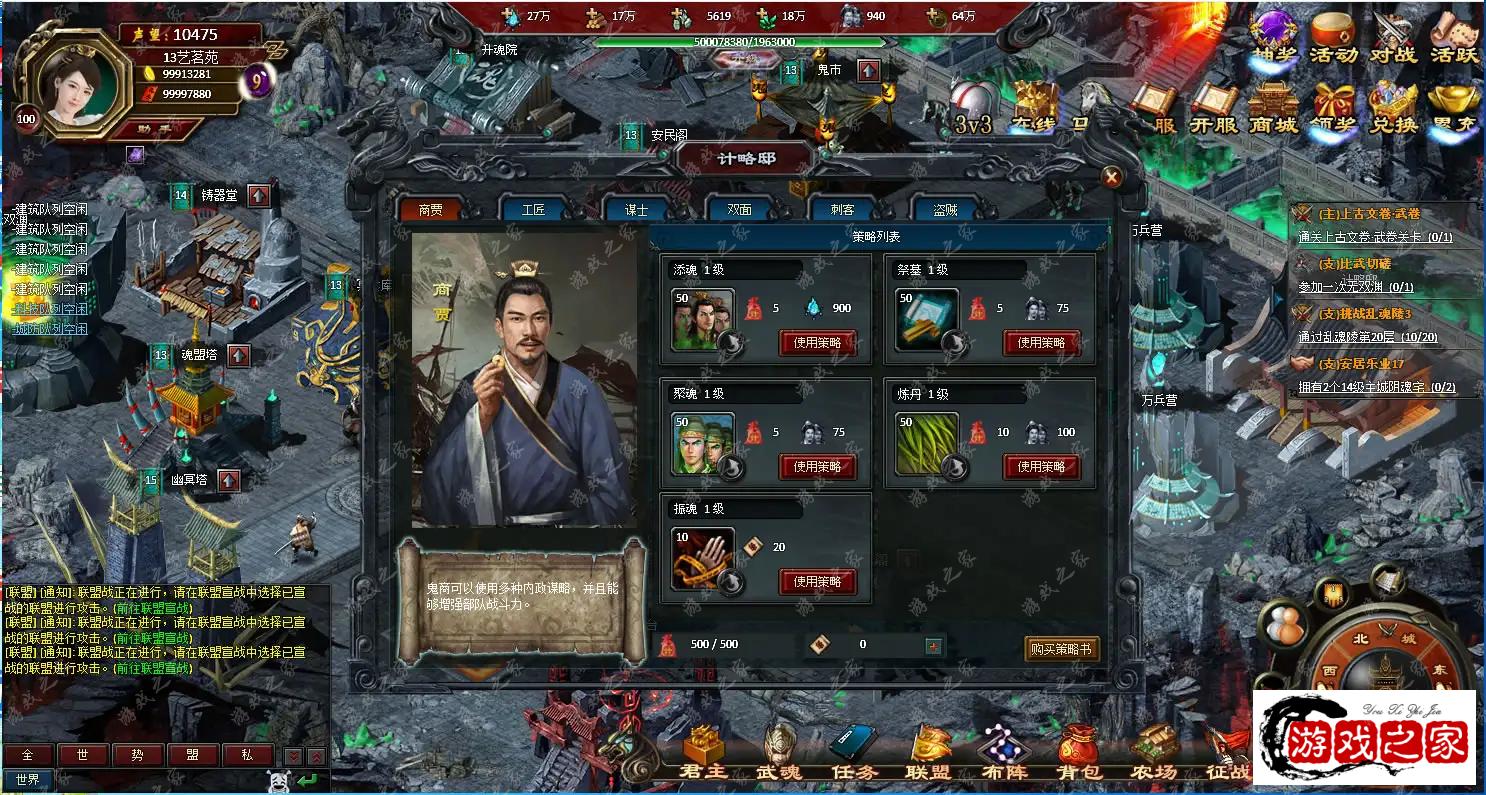Select the 盟 chat channel tab
1486x795 pixels.
pyautogui.click(x=192, y=755)
